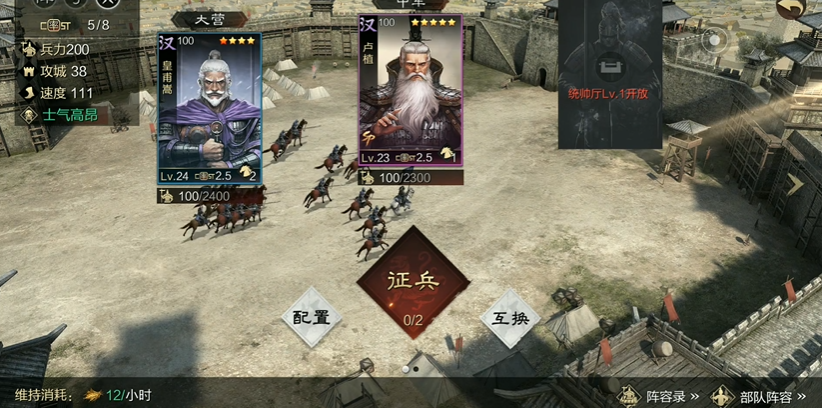The width and height of the screenshot is (822, 408).
Task: Tap the circular assistive touch button
Action: [x=712, y=40]
